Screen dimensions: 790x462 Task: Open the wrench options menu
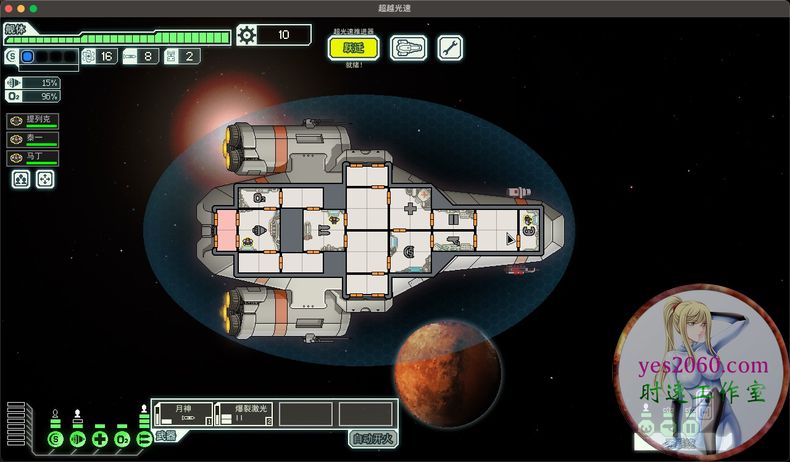[x=450, y=48]
